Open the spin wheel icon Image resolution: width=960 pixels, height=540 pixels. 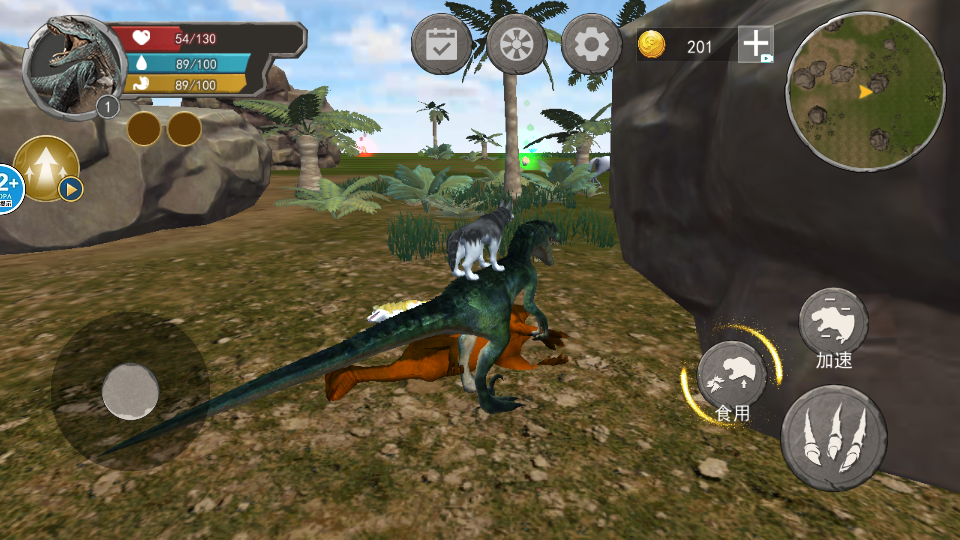tap(517, 45)
